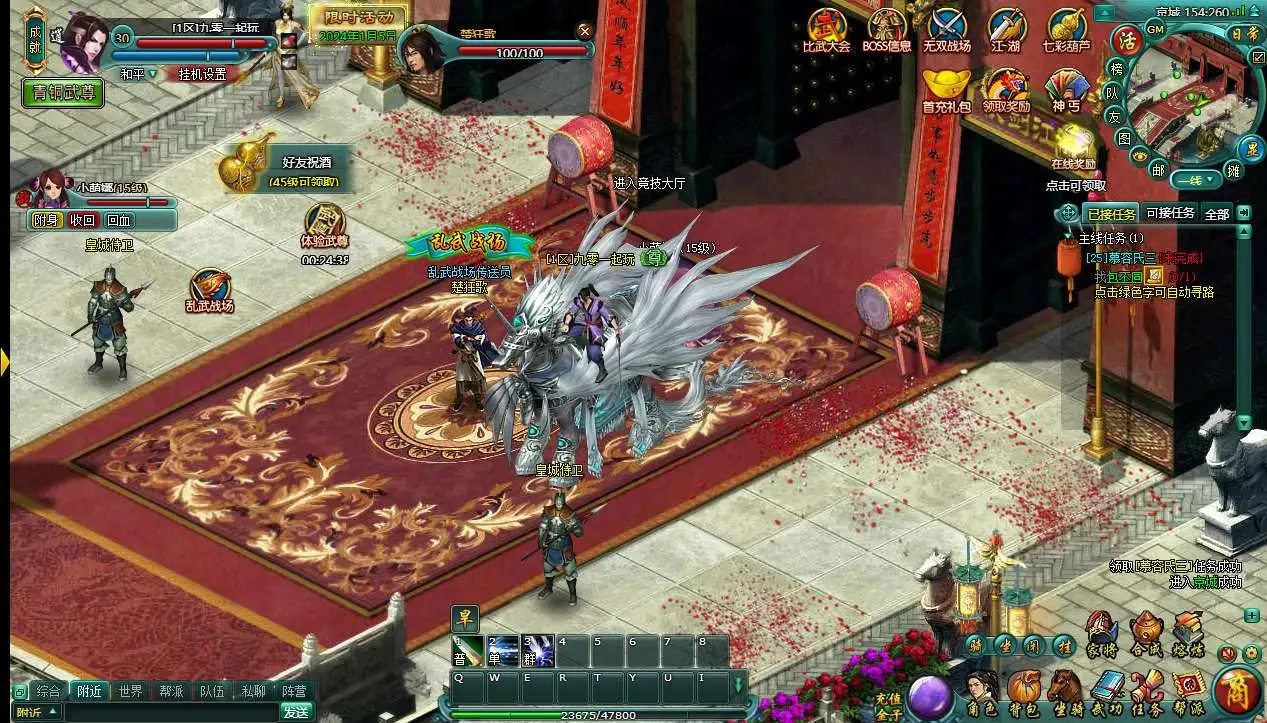Open the 挂机设置 auto-battle settings

201,74
